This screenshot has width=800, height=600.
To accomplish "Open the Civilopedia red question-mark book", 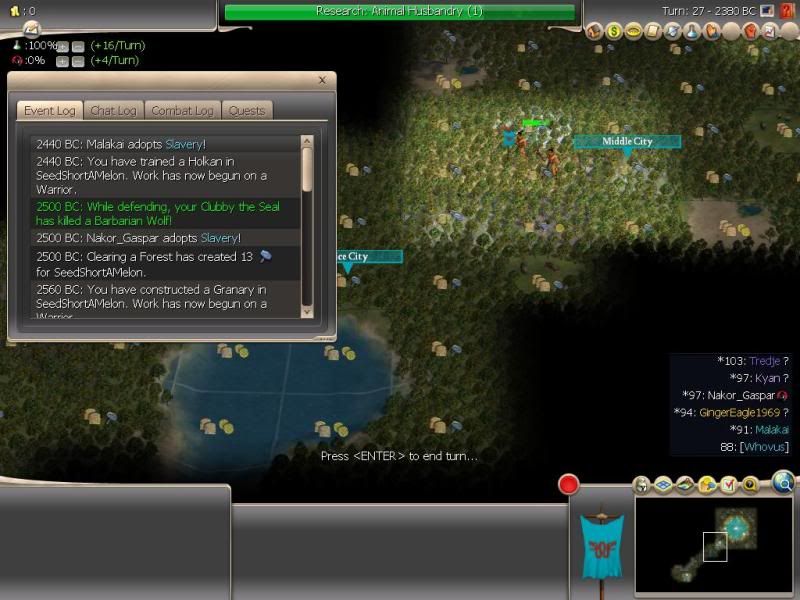I will (x=787, y=12).
